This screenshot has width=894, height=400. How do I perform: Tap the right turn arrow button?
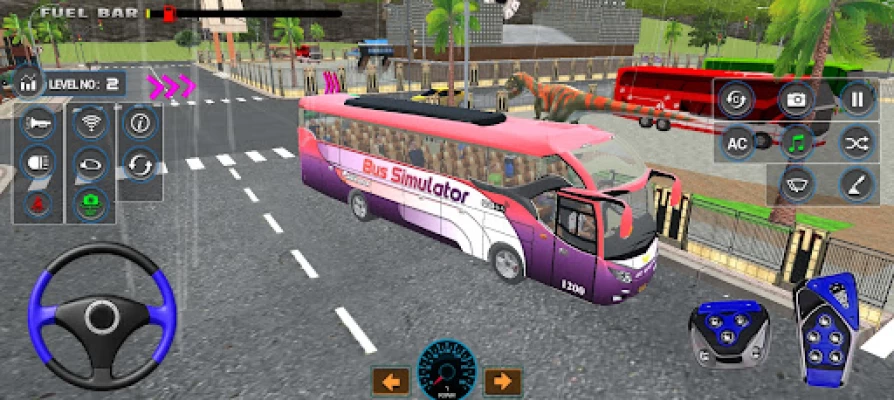tap(502, 380)
